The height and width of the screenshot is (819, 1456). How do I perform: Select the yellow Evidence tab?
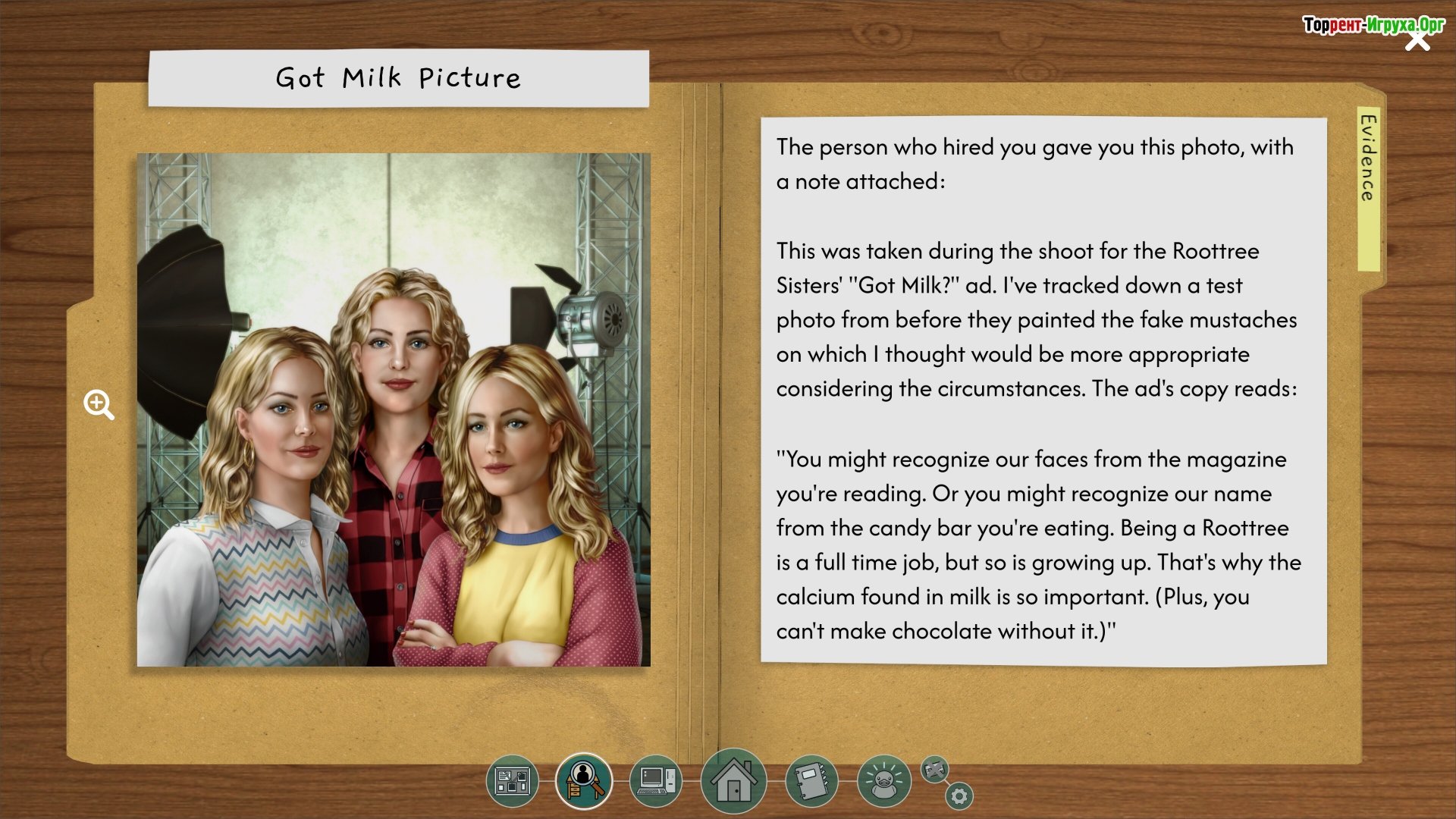1368,188
